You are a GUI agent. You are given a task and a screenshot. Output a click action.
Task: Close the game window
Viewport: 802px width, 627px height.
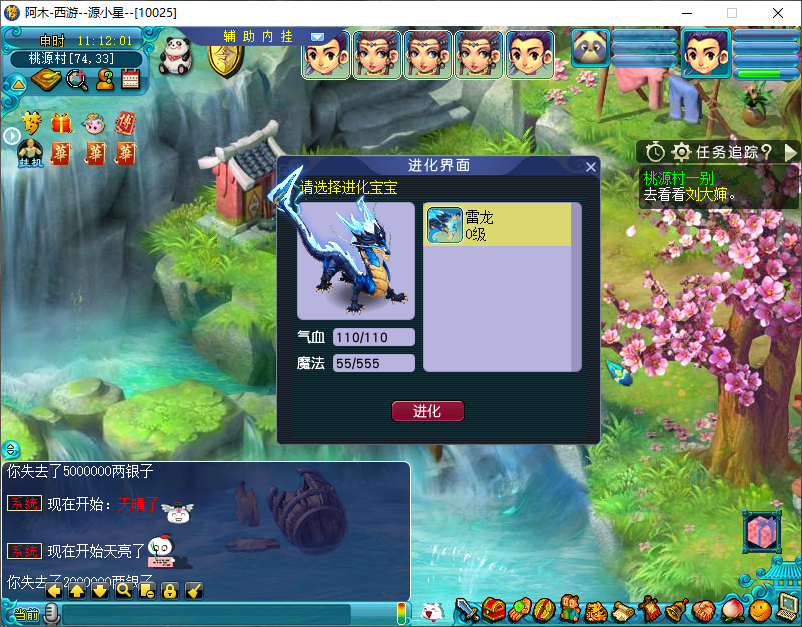tap(777, 13)
